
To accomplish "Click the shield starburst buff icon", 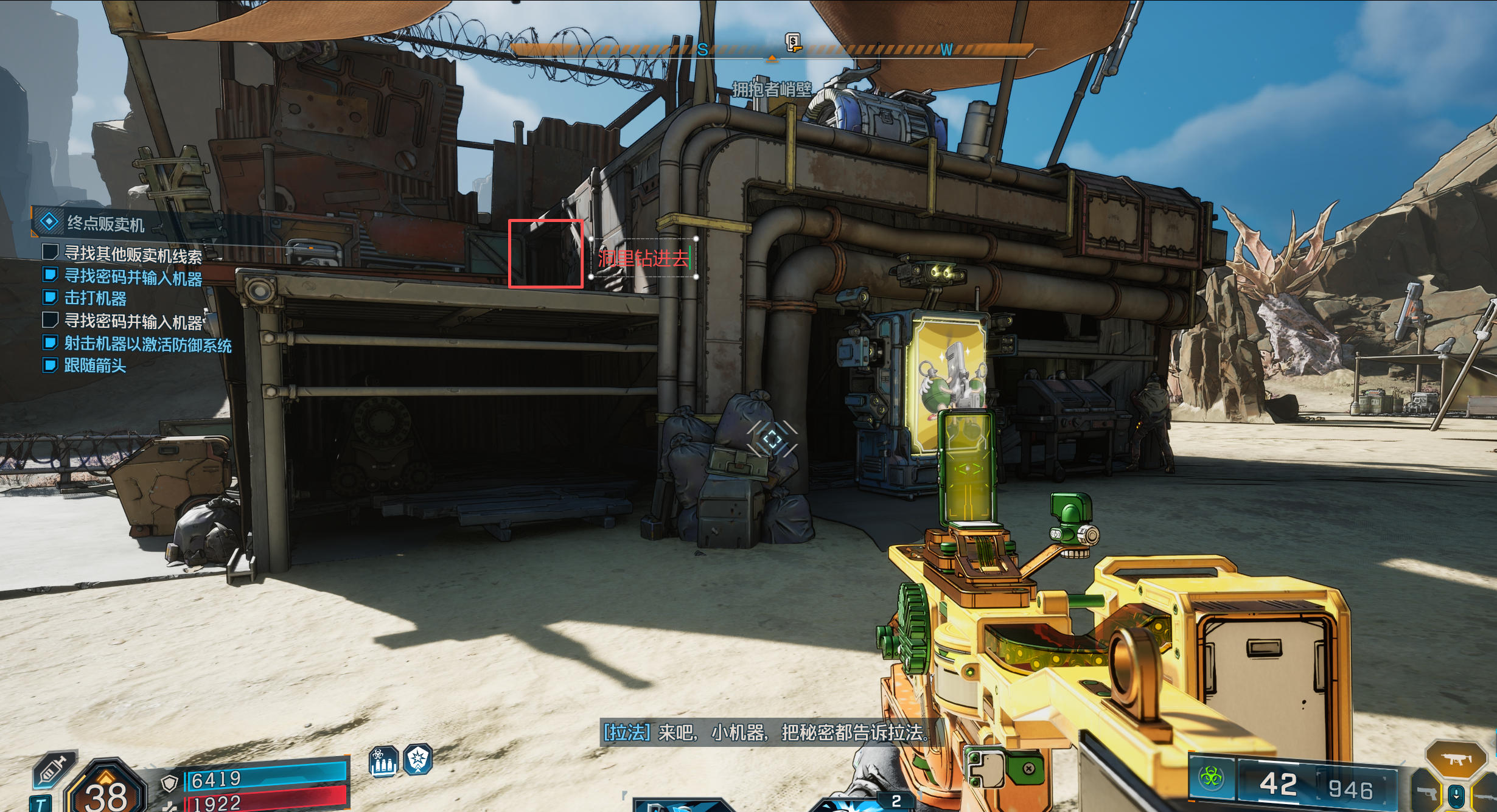I will click(x=418, y=759).
